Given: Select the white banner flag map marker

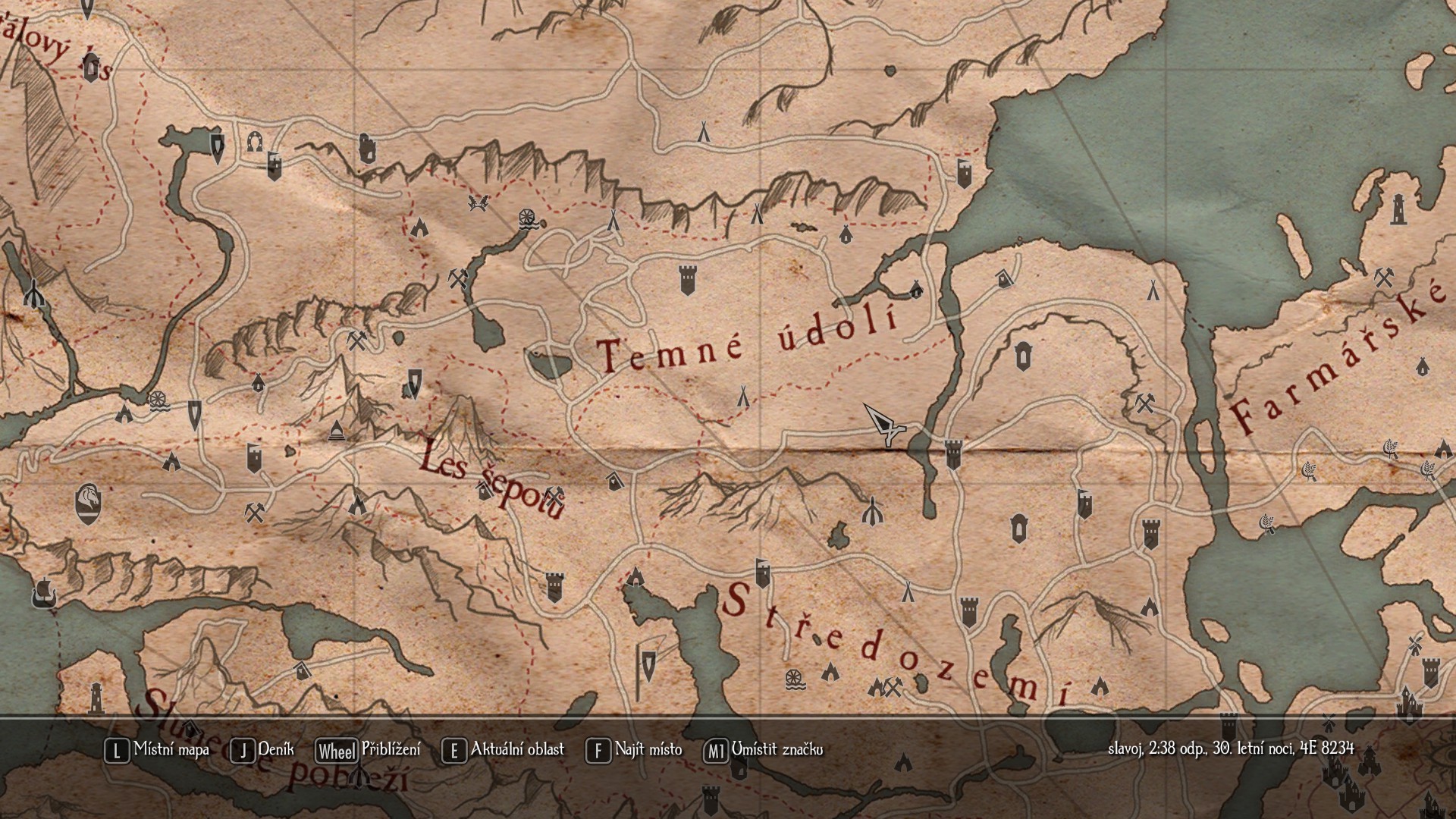Looking at the screenshot, I should pos(648,665).
